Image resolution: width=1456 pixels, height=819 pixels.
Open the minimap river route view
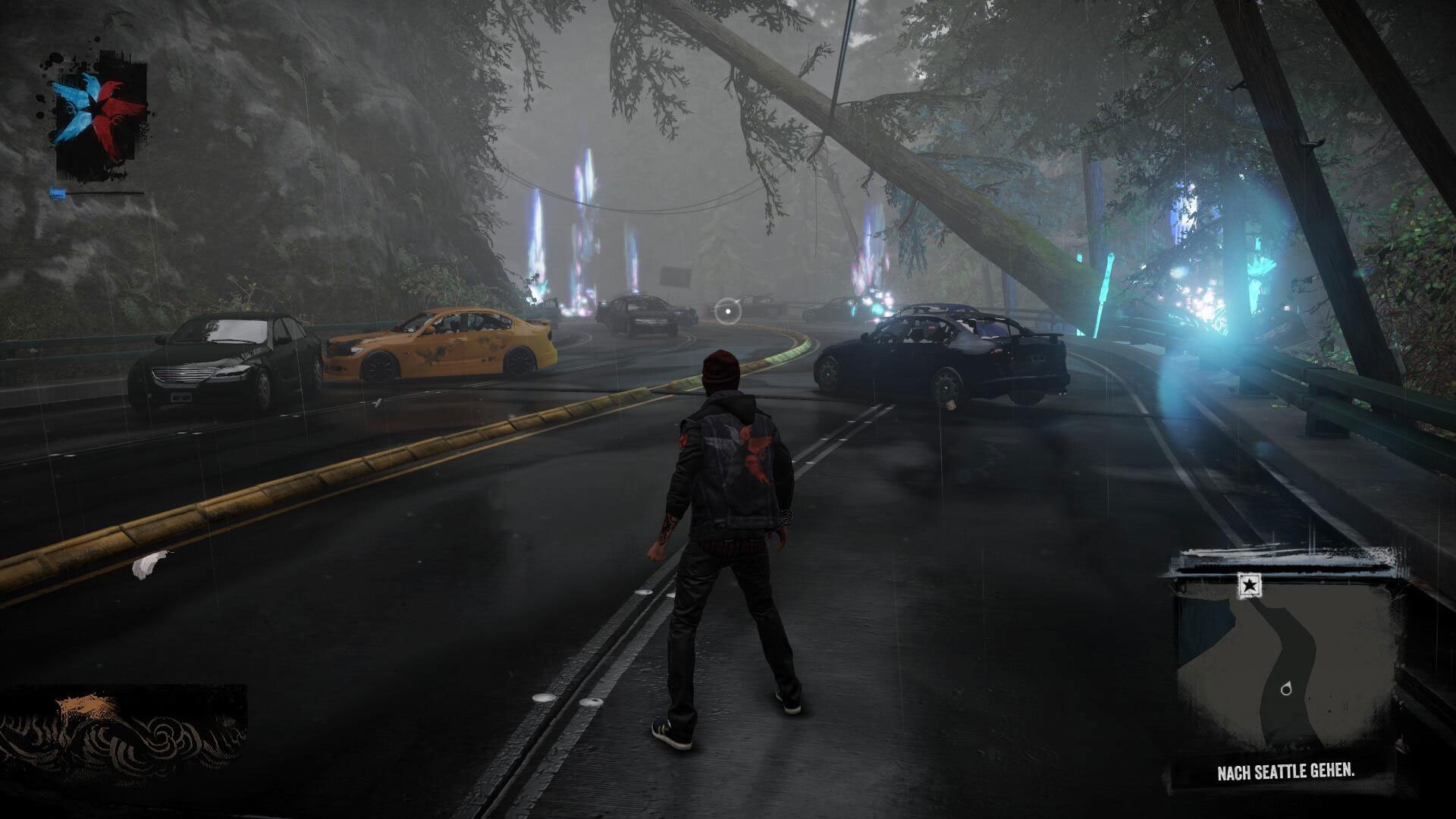1289,660
